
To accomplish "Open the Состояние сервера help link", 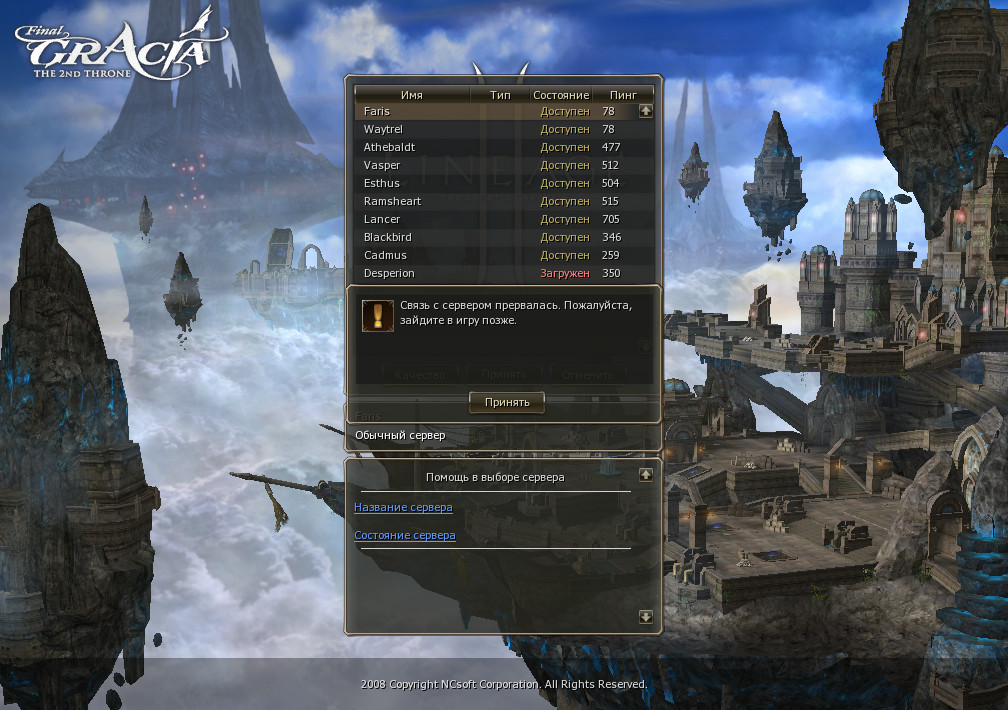I will pos(405,535).
